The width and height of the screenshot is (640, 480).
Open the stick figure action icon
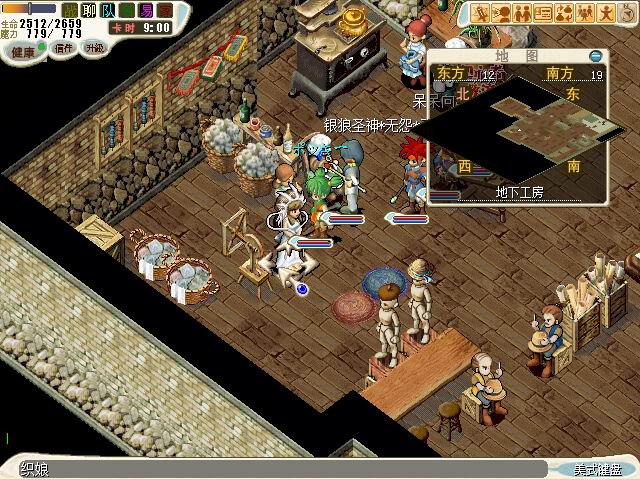606,13
